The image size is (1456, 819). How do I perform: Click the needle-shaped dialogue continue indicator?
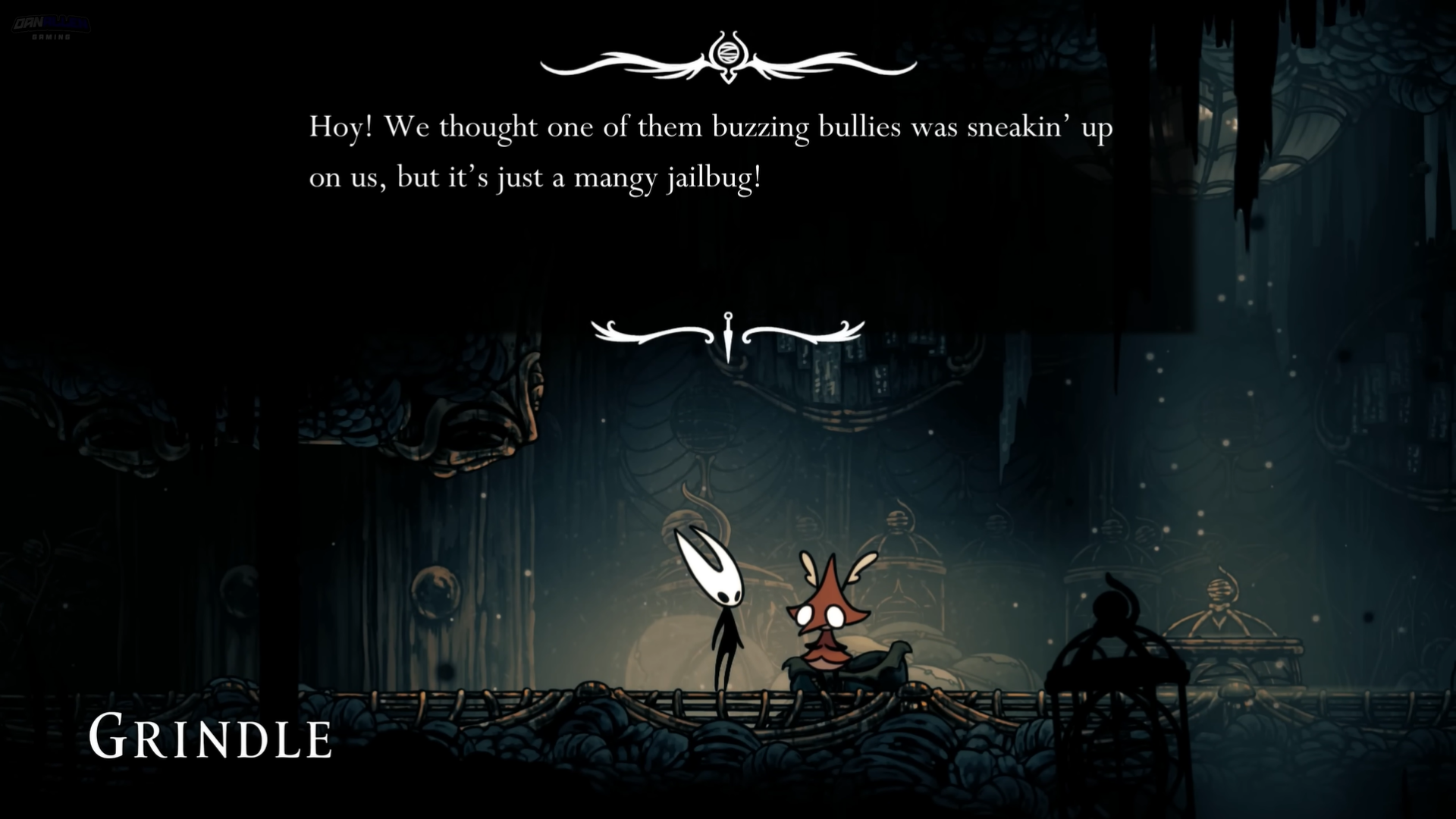tap(728, 336)
